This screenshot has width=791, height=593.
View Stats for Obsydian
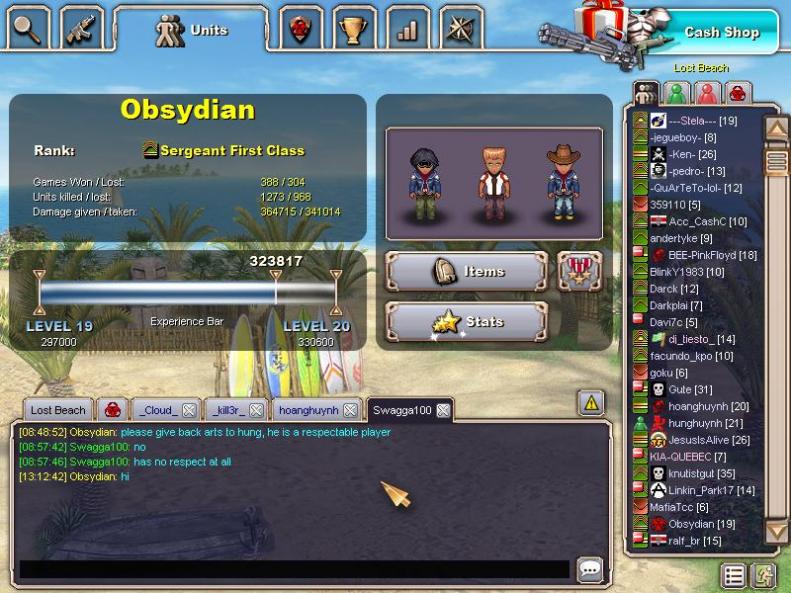pyautogui.click(x=466, y=322)
